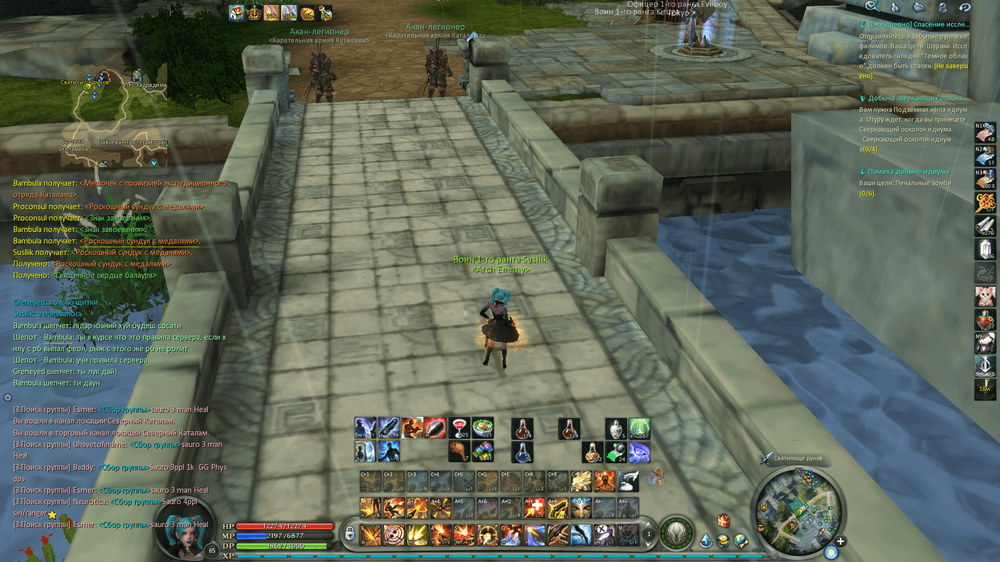Use the roasted drumstick food item
This screenshot has width=1000, height=562.
(460, 451)
